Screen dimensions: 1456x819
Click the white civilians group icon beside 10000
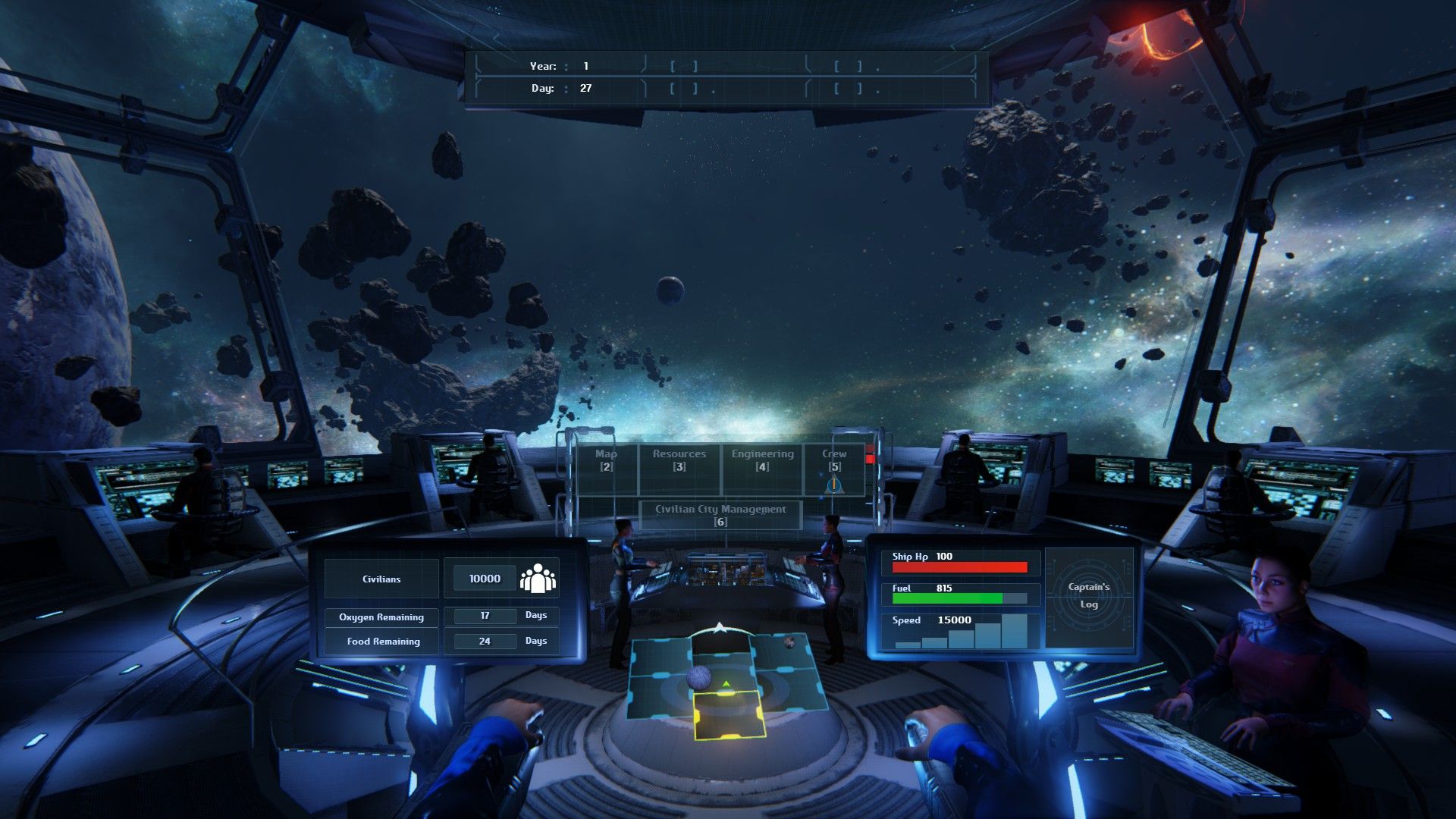(536, 577)
